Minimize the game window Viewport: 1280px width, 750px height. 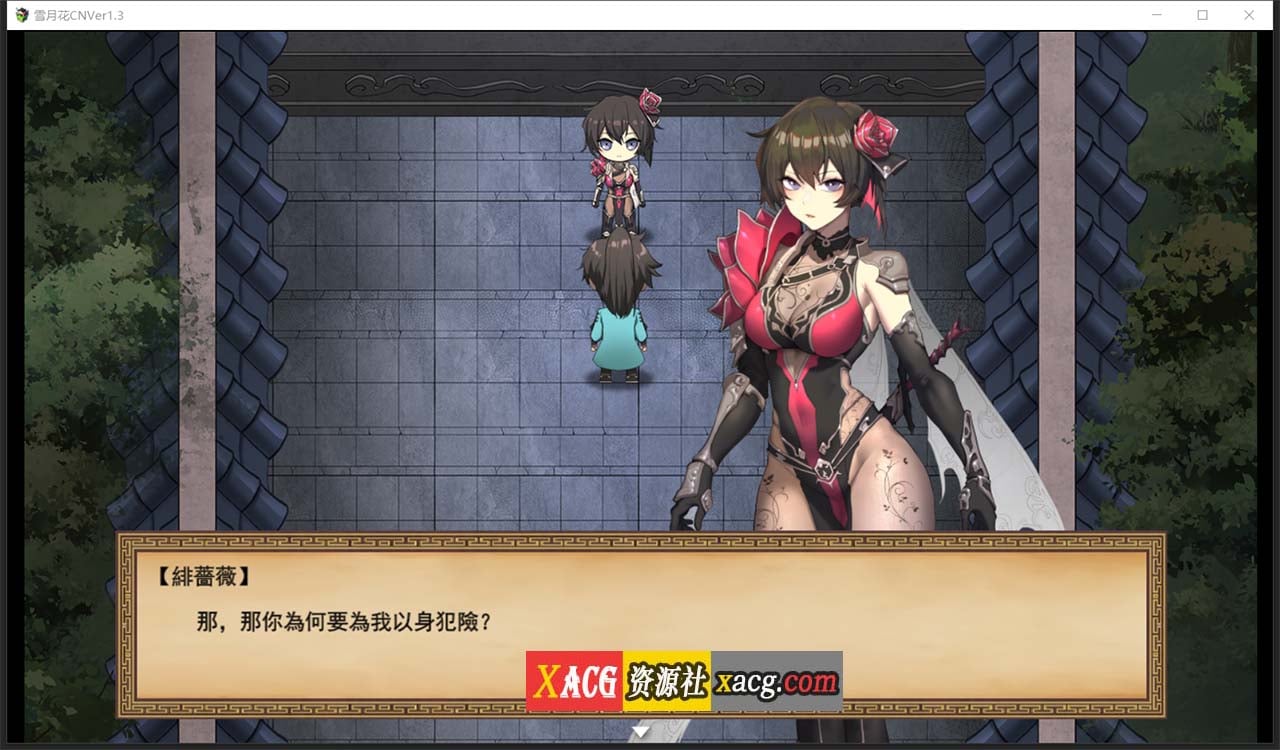tap(1155, 14)
